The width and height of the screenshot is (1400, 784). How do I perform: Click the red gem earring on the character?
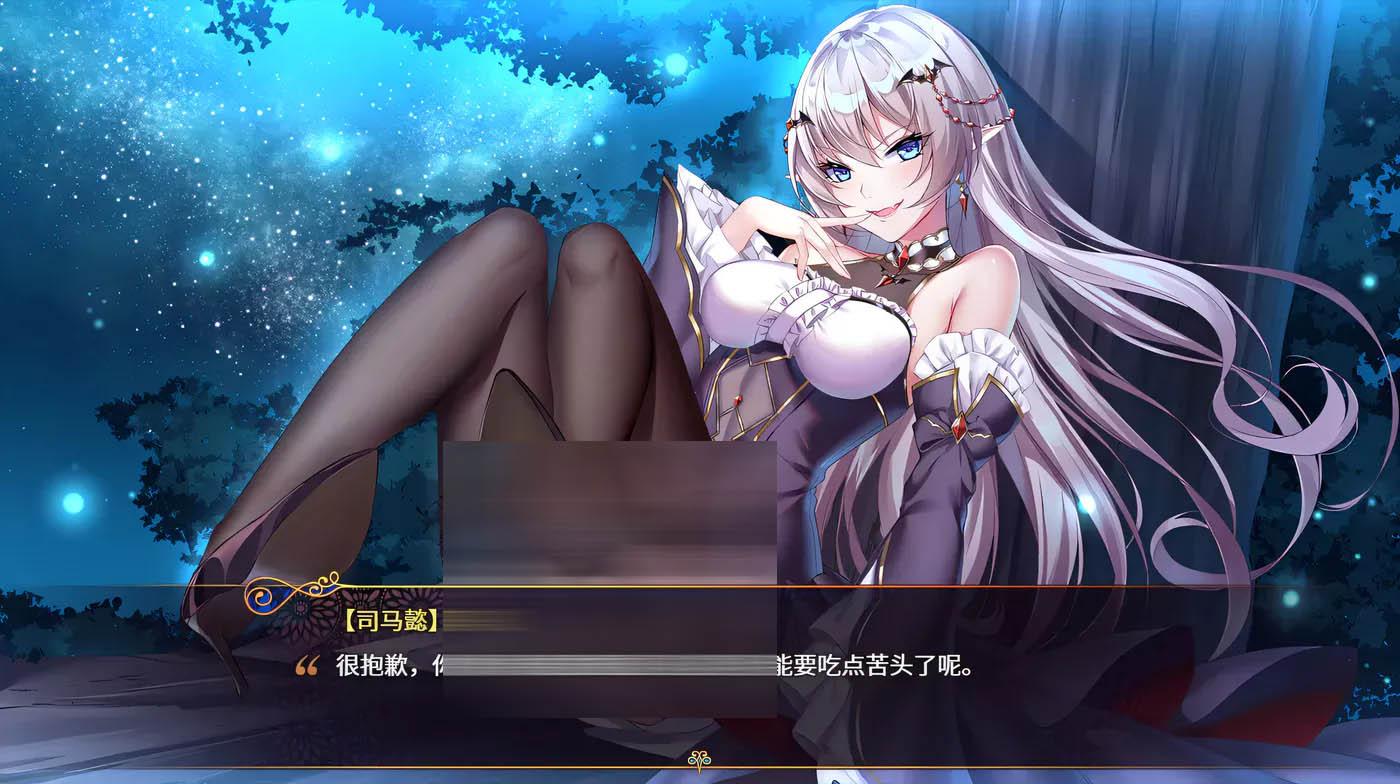(962, 200)
